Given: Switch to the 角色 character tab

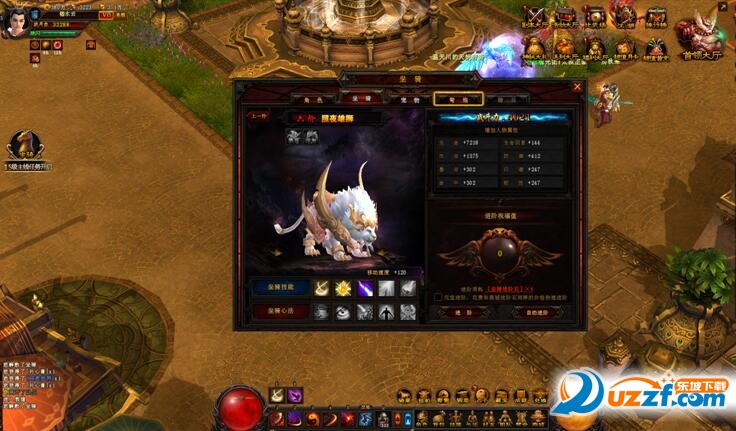Looking at the screenshot, I should tap(311, 99).
